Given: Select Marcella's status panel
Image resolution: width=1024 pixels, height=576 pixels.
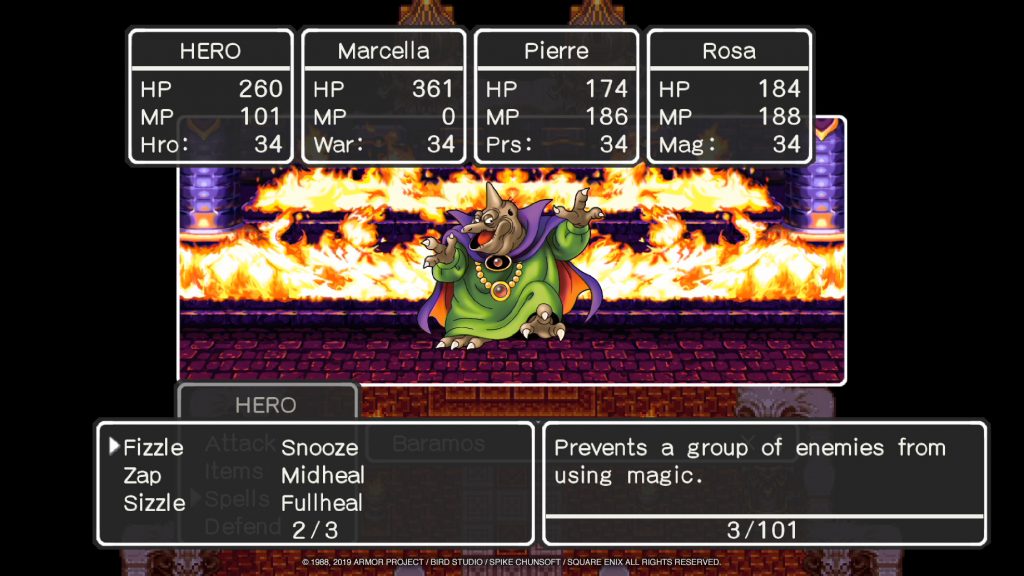Looking at the screenshot, I should coord(383,96).
